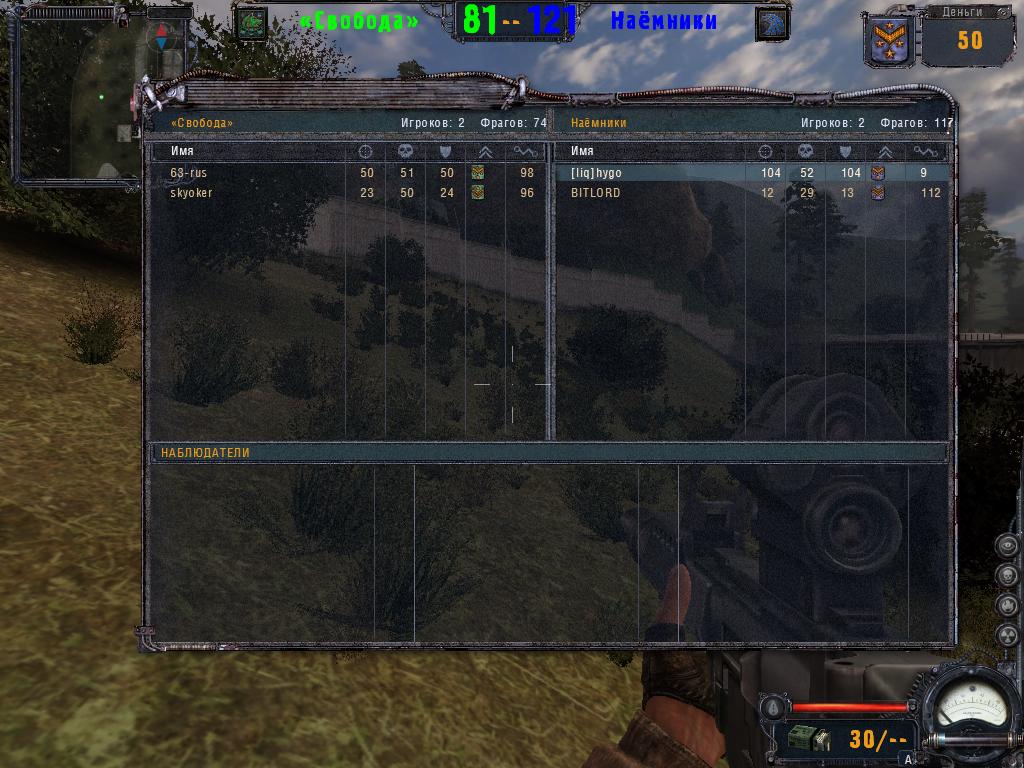Screen dimensions: 1024x768
Task: Click the gold chevron rank badge
Action: click(888, 41)
